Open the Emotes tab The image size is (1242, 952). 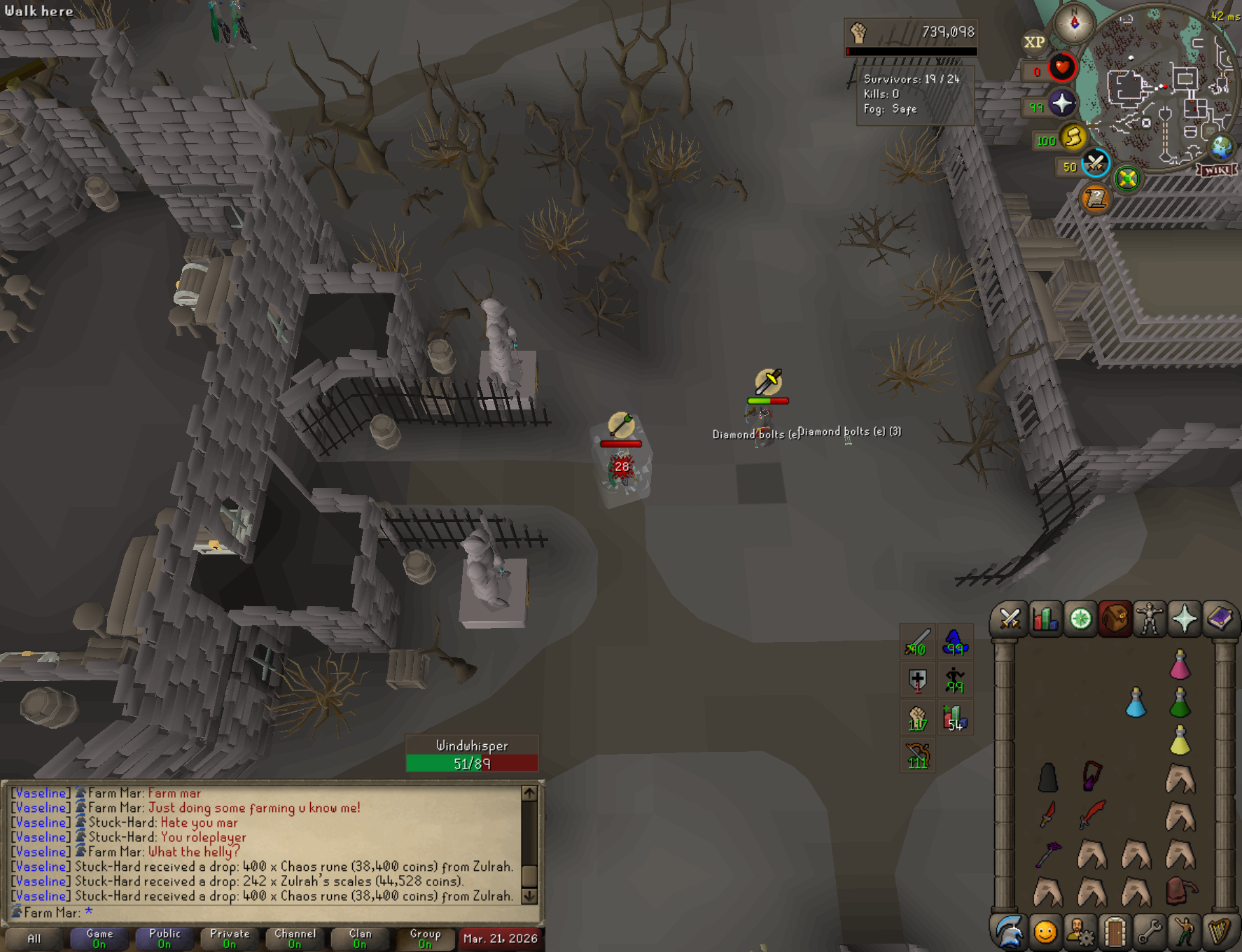(1185, 932)
